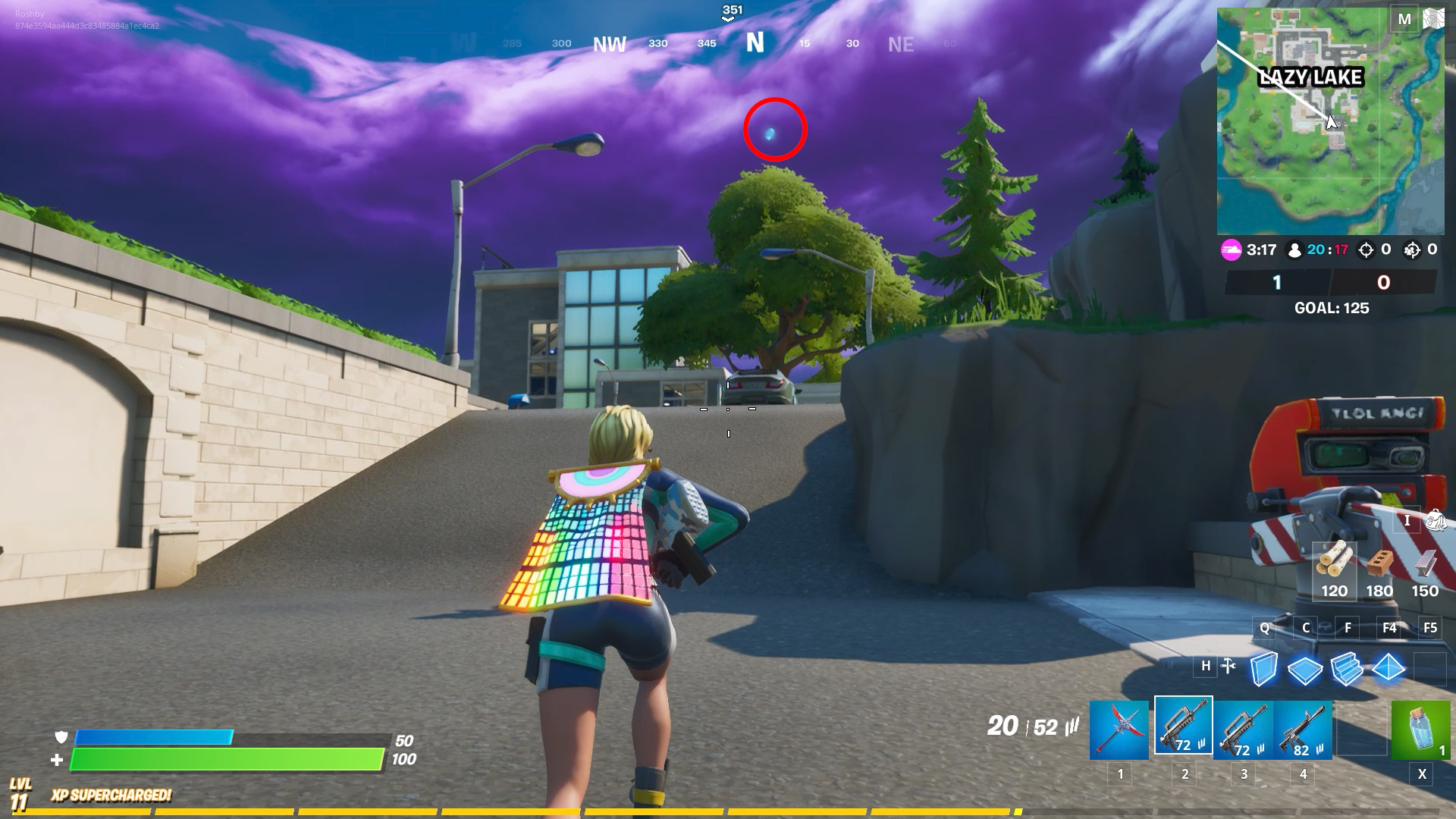This screenshot has width=1456, height=819.
Task: Switch to brick building material
Action: (1379, 570)
